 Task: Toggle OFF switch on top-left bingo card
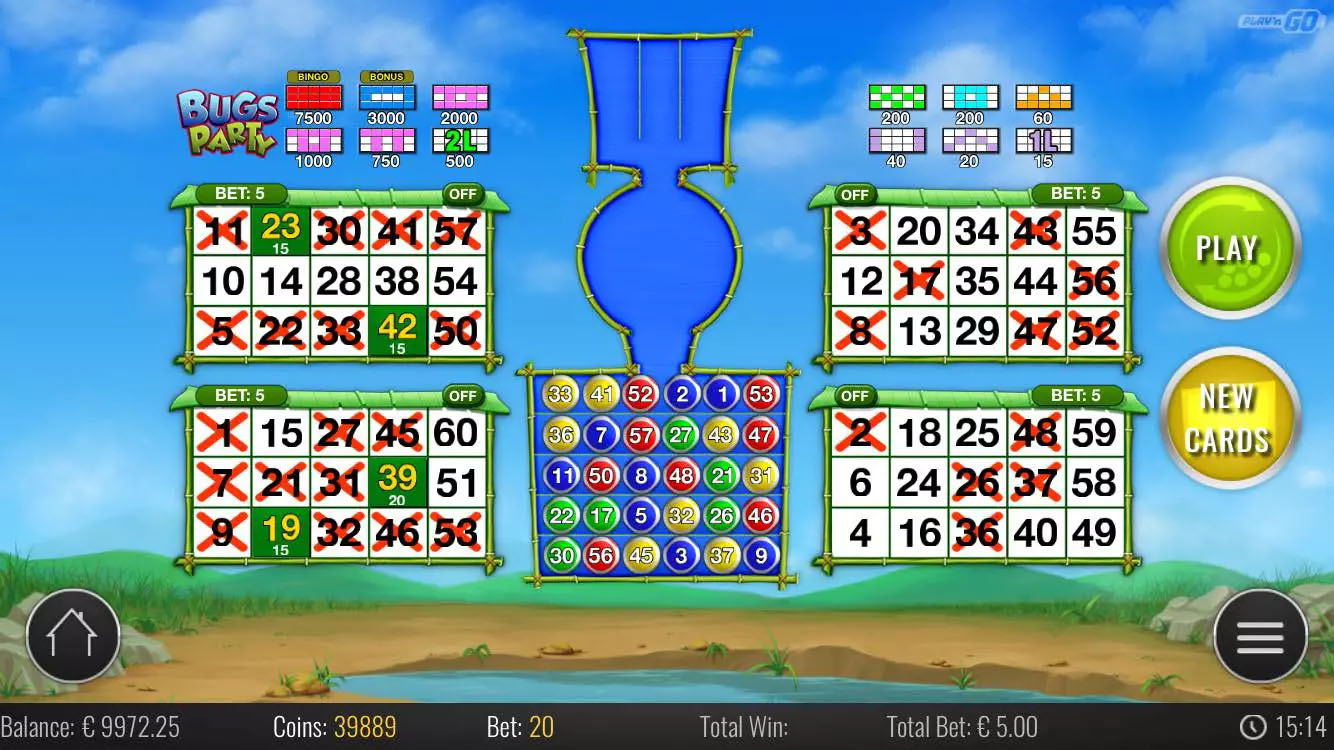pyautogui.click(x=461, y=195)
